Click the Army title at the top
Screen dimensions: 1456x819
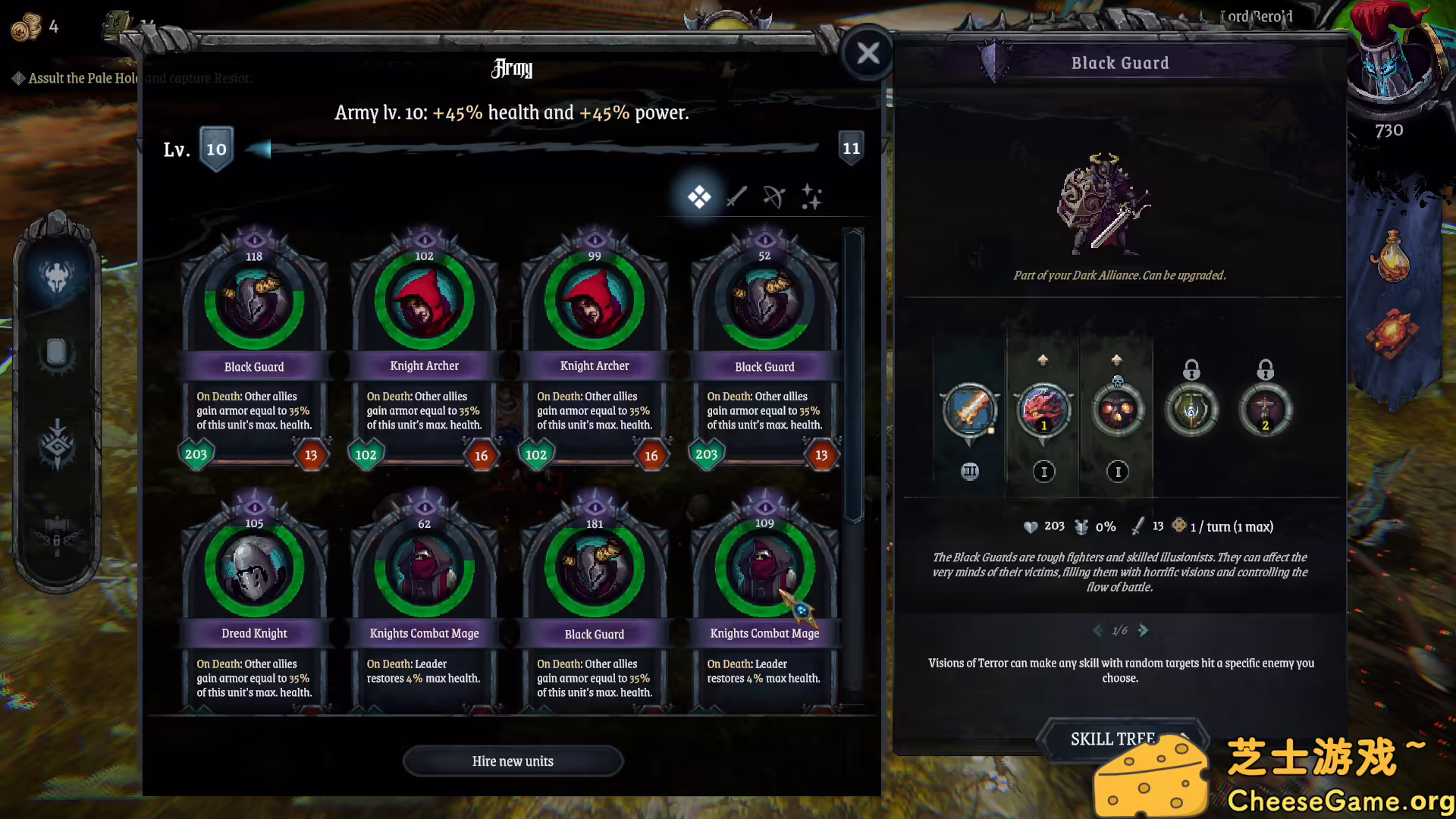tap(513, 68)
